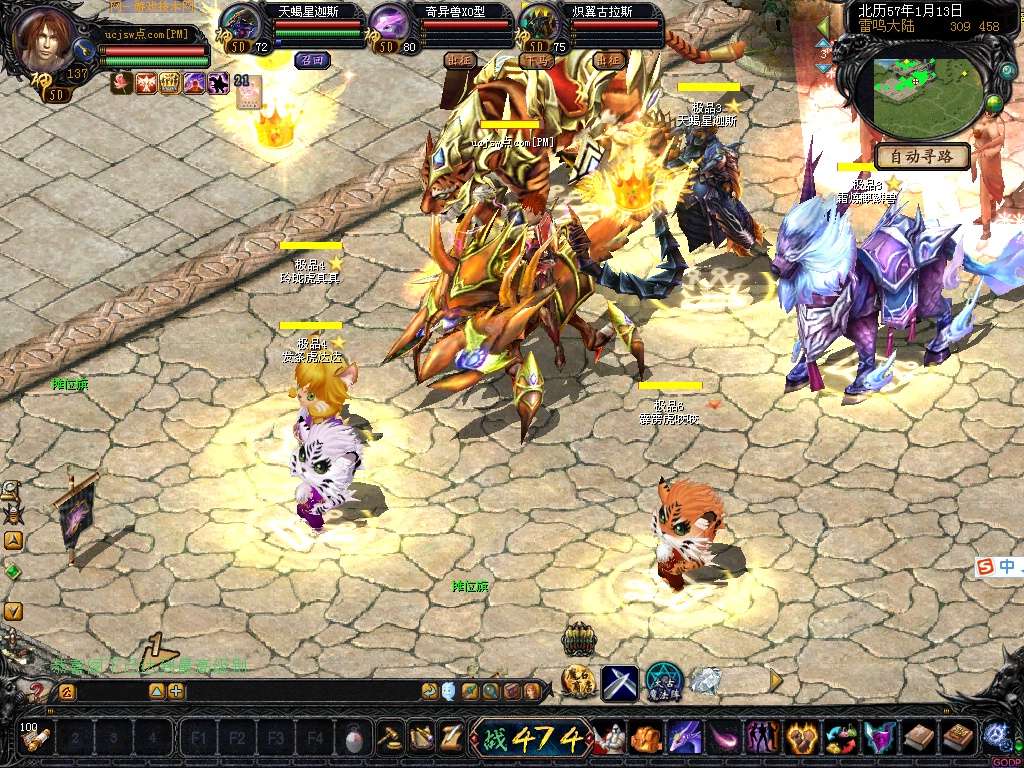The height and width of the screenshot is (768, 1024).
Task: Open the brown book icon in bottom bar
Action: coord(918,739)
